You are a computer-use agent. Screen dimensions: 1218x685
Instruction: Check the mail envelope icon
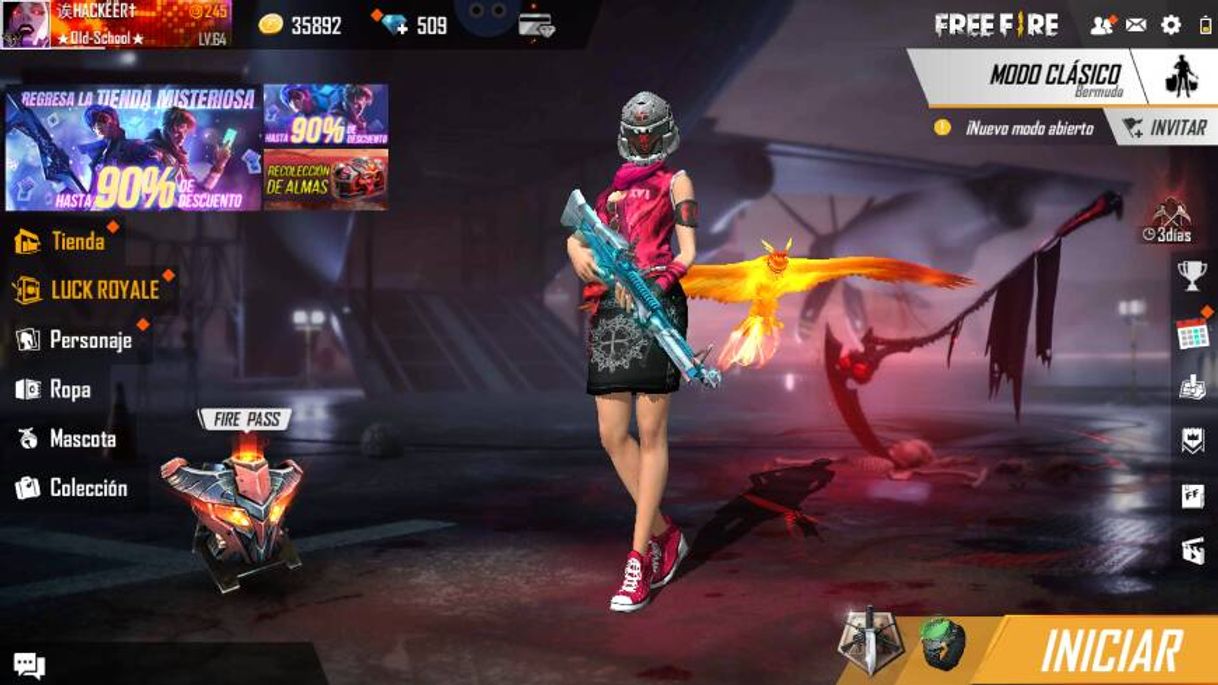pos(1136,25)
